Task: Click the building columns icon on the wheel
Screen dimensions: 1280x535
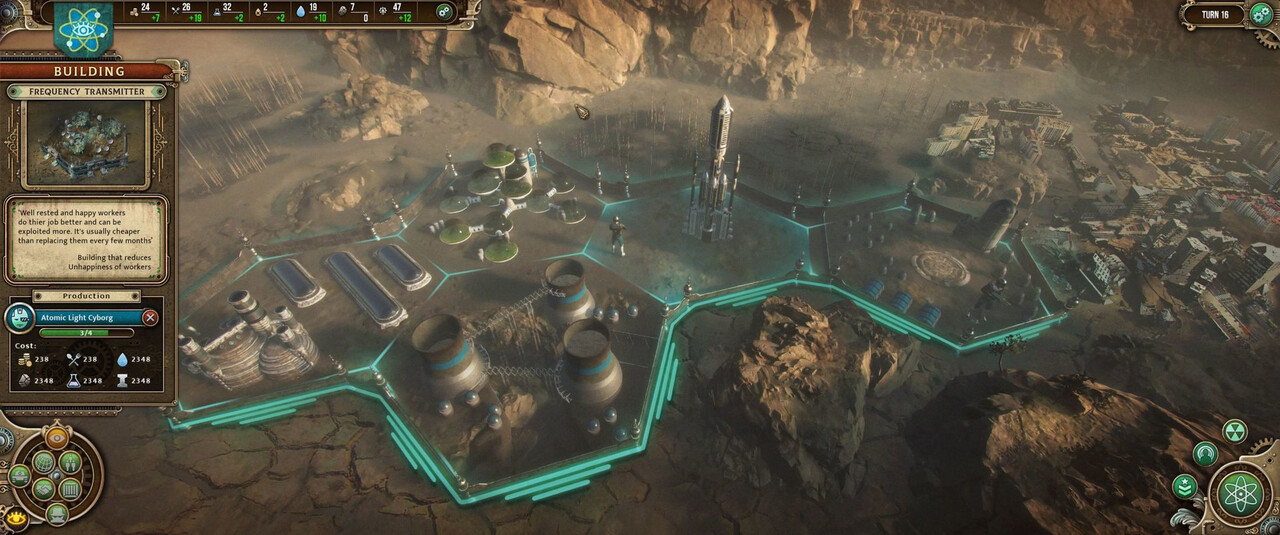Action: click(70, 489)
